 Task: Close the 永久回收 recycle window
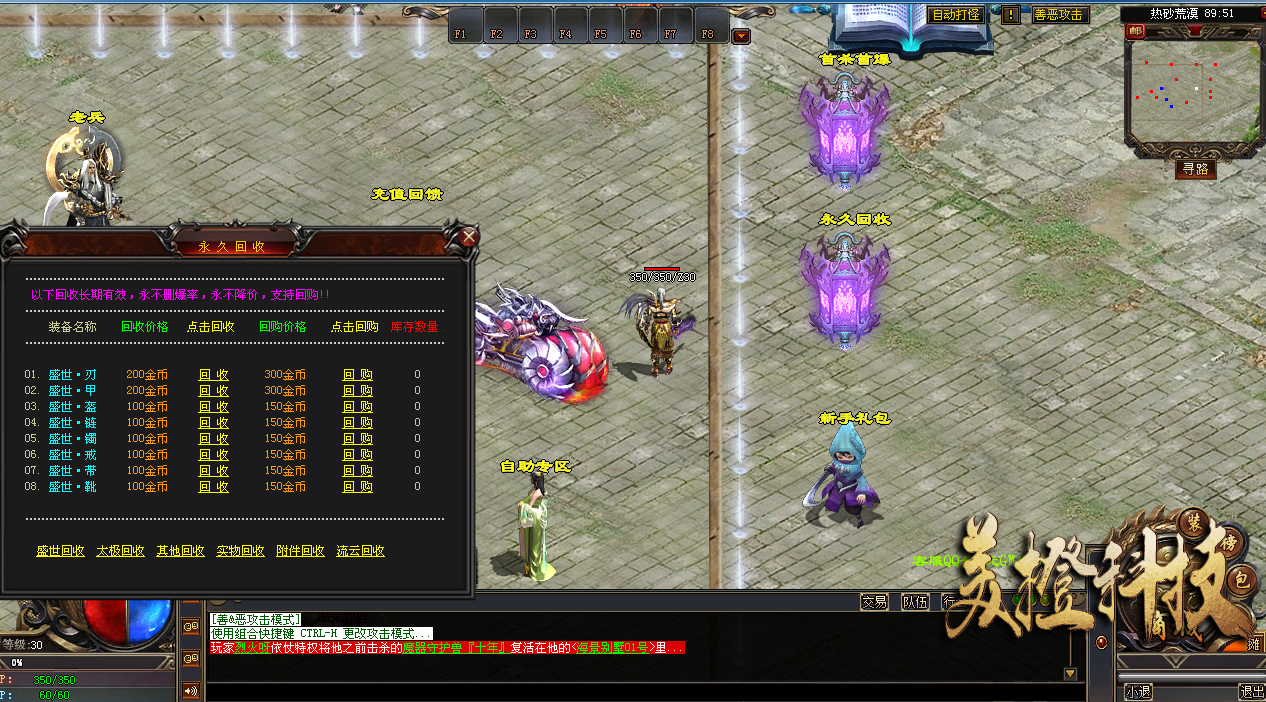pyautogui.click(x=468, y=237)
